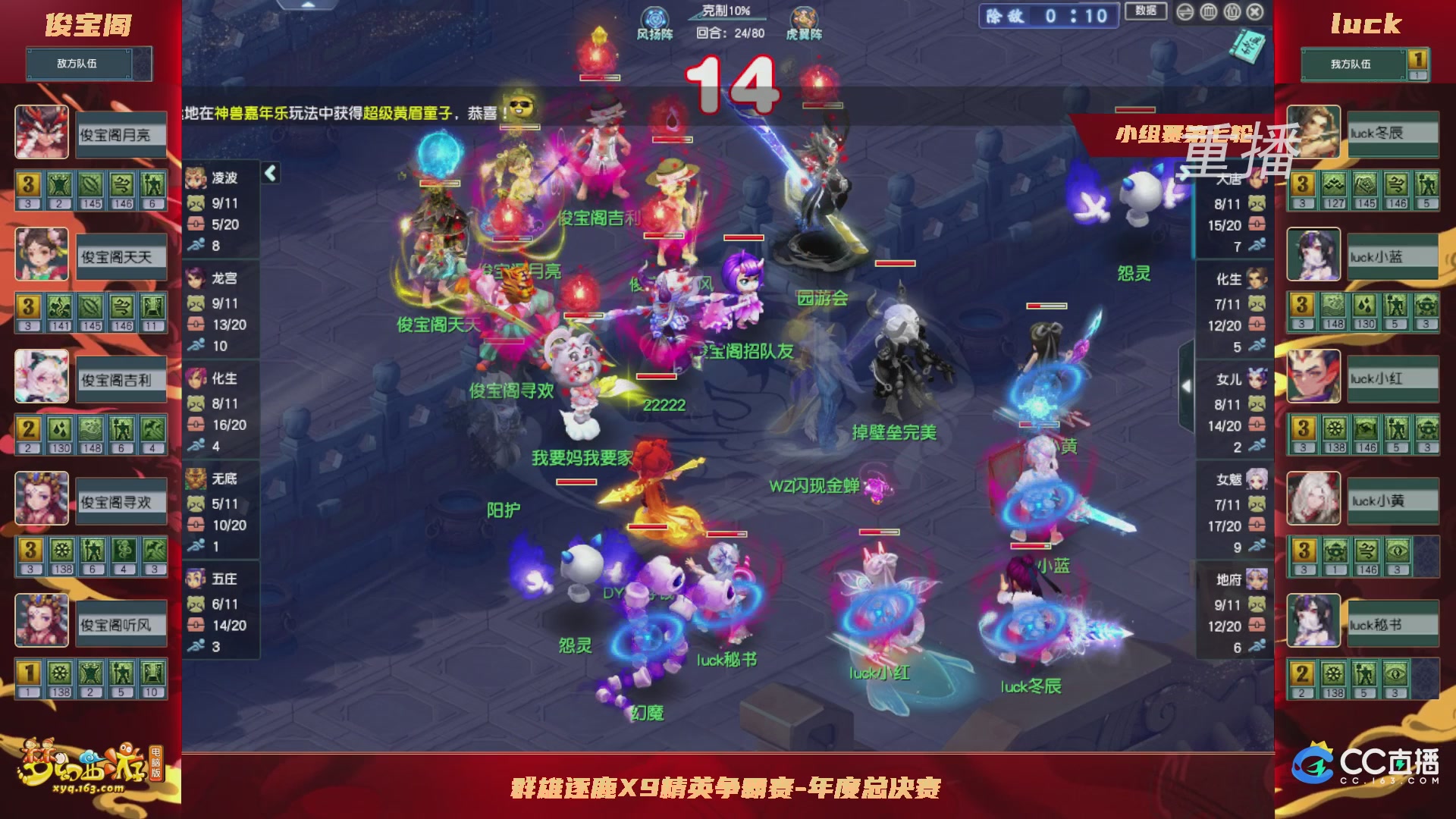Select the 风扬阵 formation icon
Viewport: 1456px width, 819px height.
click(x=654, y=17)
